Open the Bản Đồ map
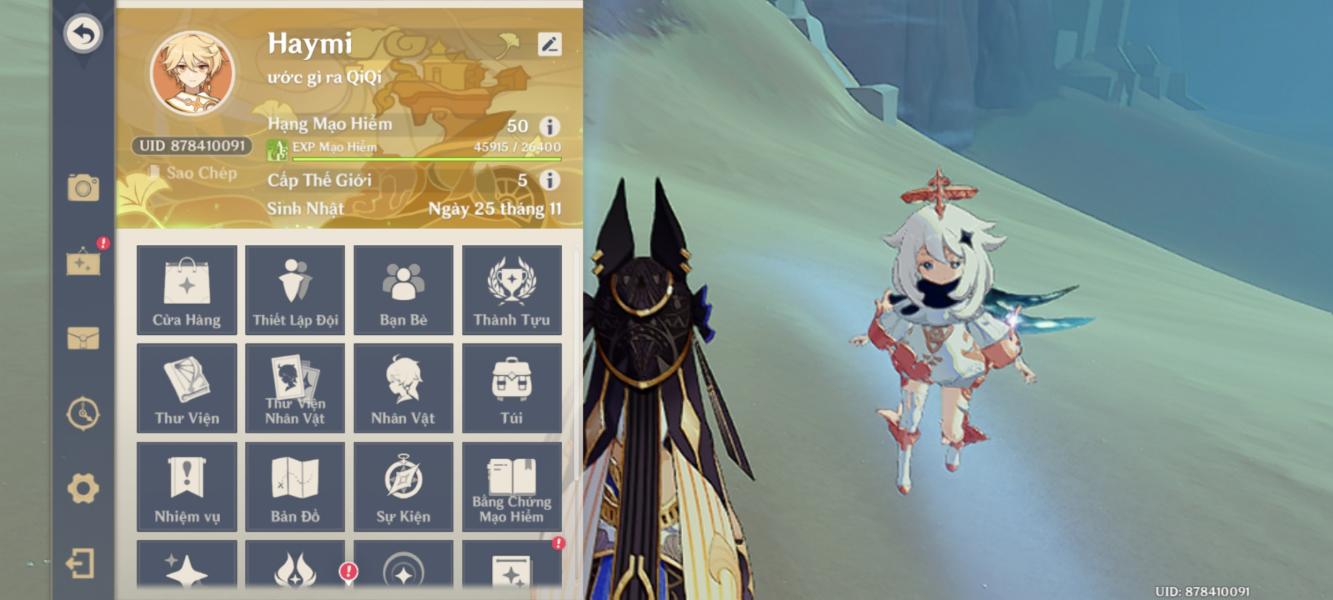Viewport: 1333px width, 600px height. (295, 486)
